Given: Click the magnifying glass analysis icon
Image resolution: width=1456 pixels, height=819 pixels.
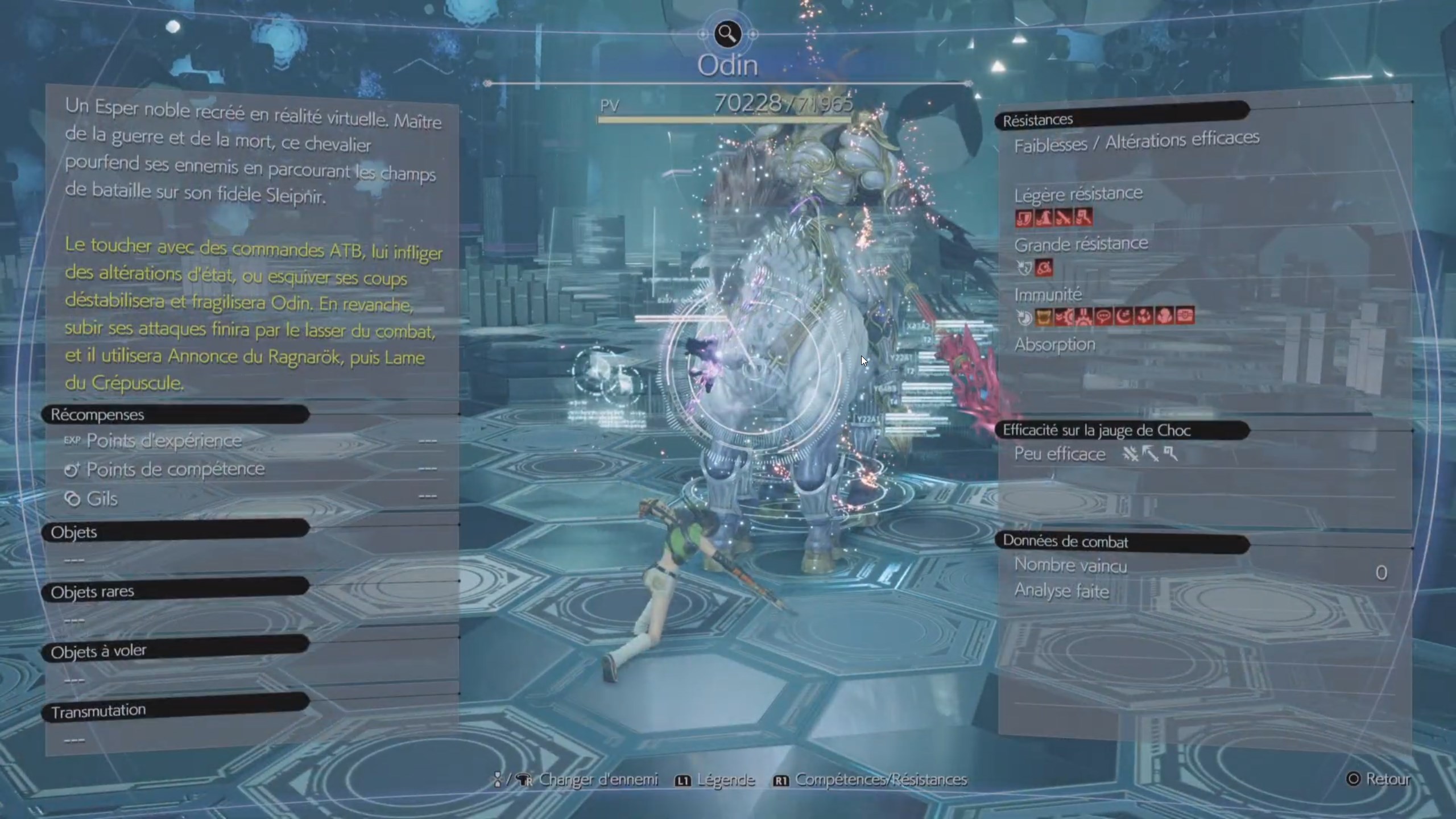Looking at the screenshot, I should tap(727, 34).
